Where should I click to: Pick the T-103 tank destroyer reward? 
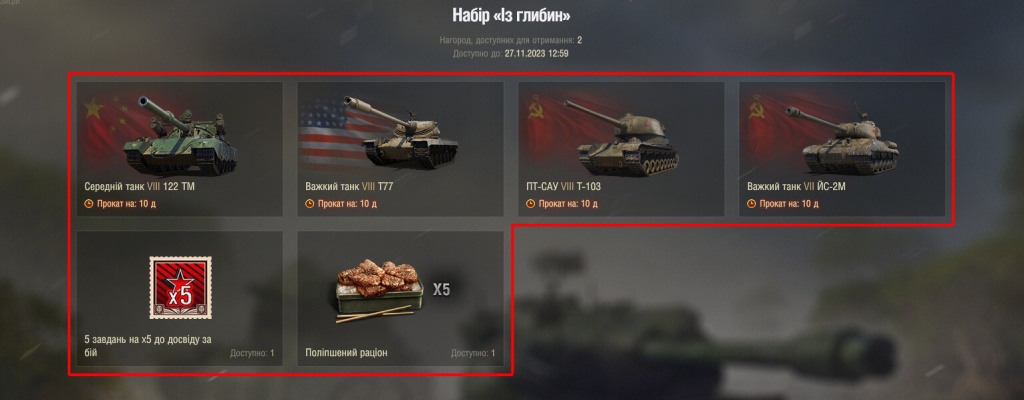[621, 149]
